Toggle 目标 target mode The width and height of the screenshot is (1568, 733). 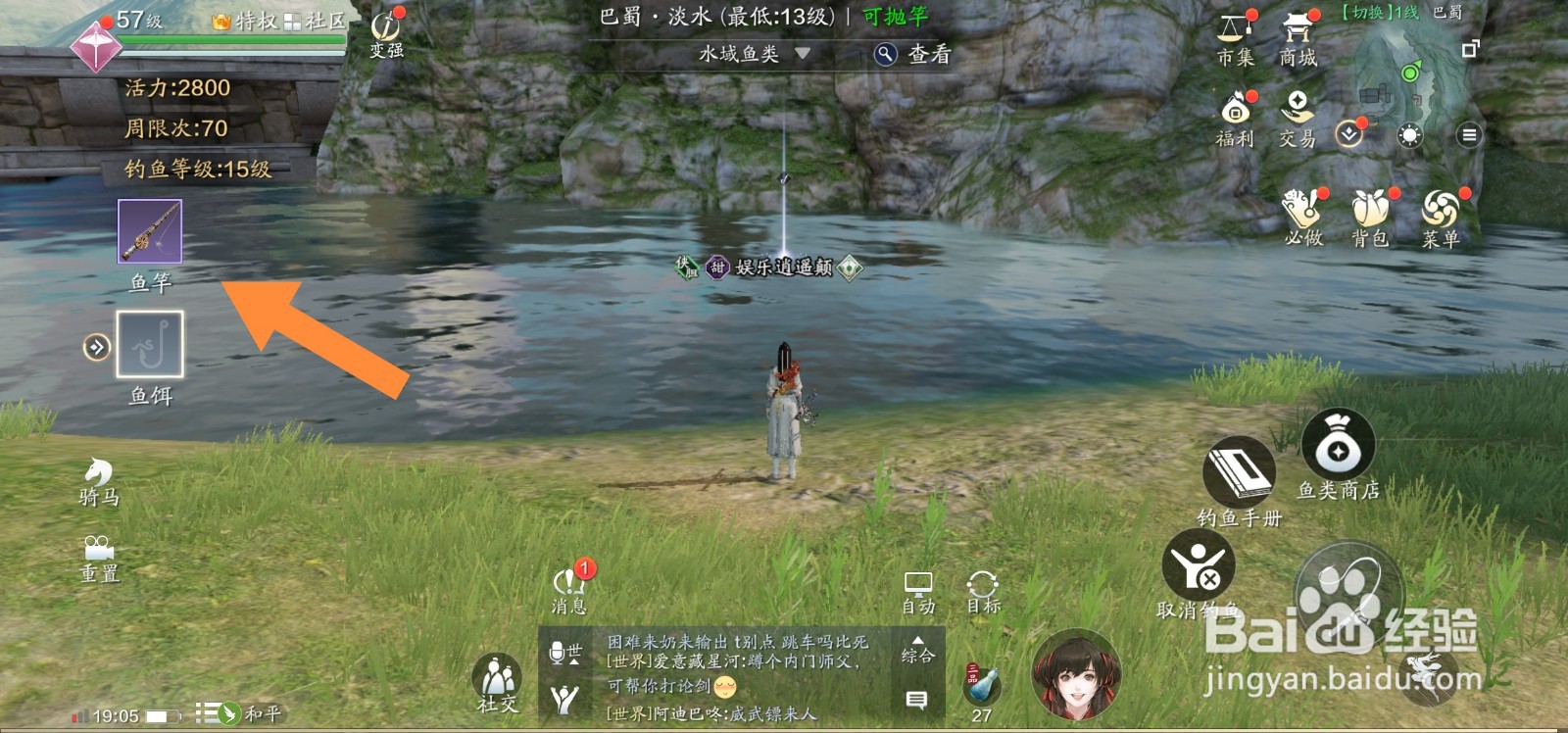981,588
